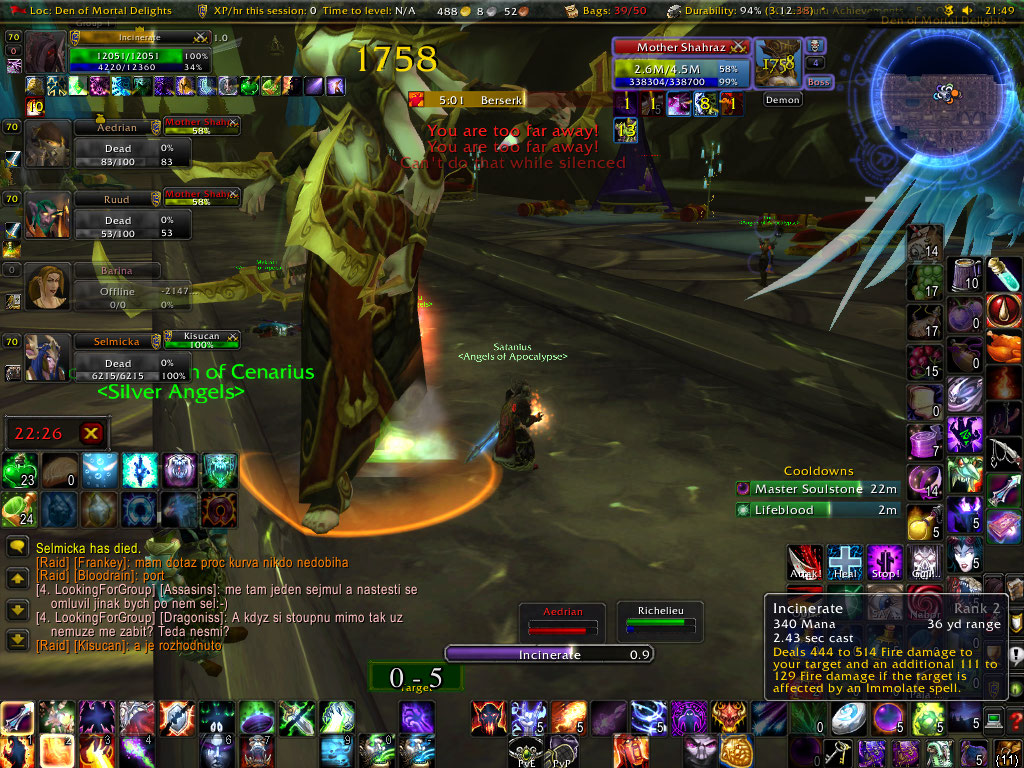Use the pet Attack command button
This screenshot has height=768, width=1024.
[x=804, y=562]
